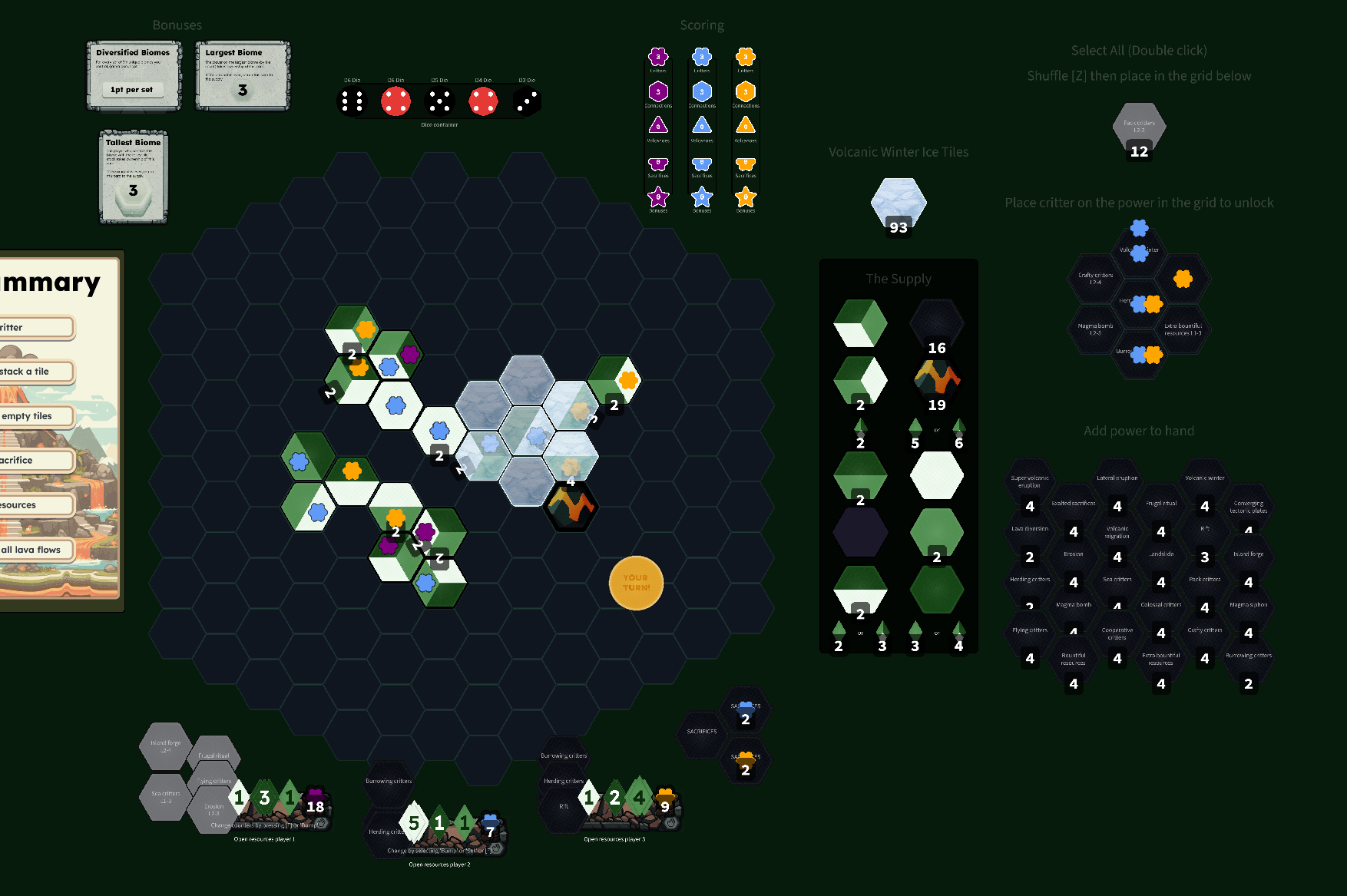Select the Diversified Biomes bonus card
The width and height of the screenshot is (1347, 896).
click(x=134, y=75)
